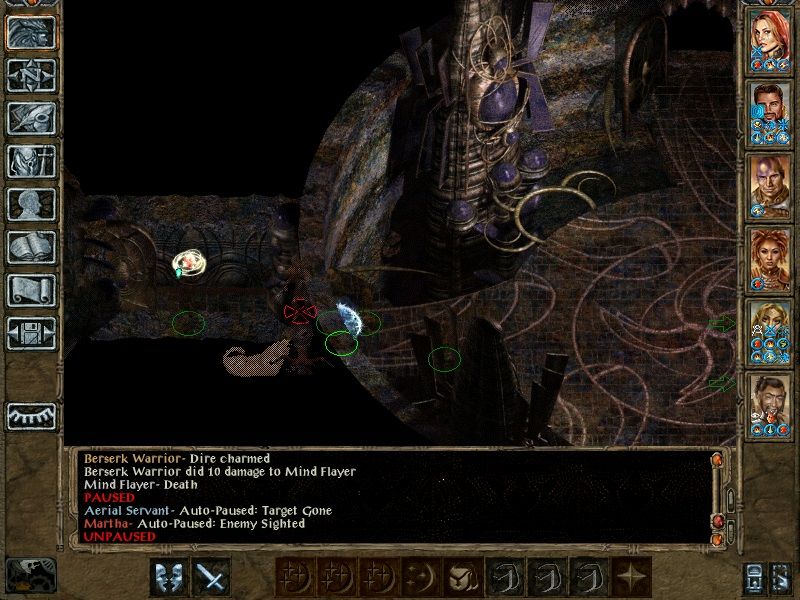
Task: Open the journal quill icon
Action: [x=31, y=118]
